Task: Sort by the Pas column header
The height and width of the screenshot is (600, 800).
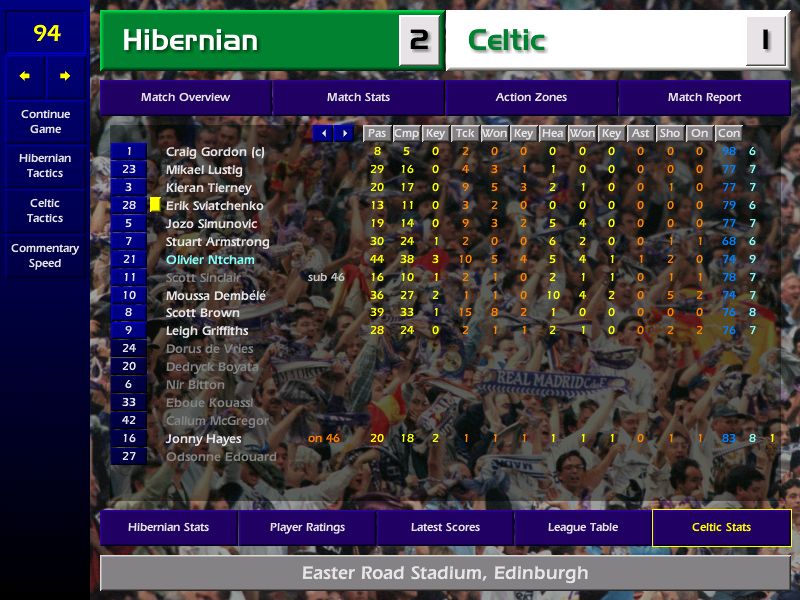Action: [376, 133]
